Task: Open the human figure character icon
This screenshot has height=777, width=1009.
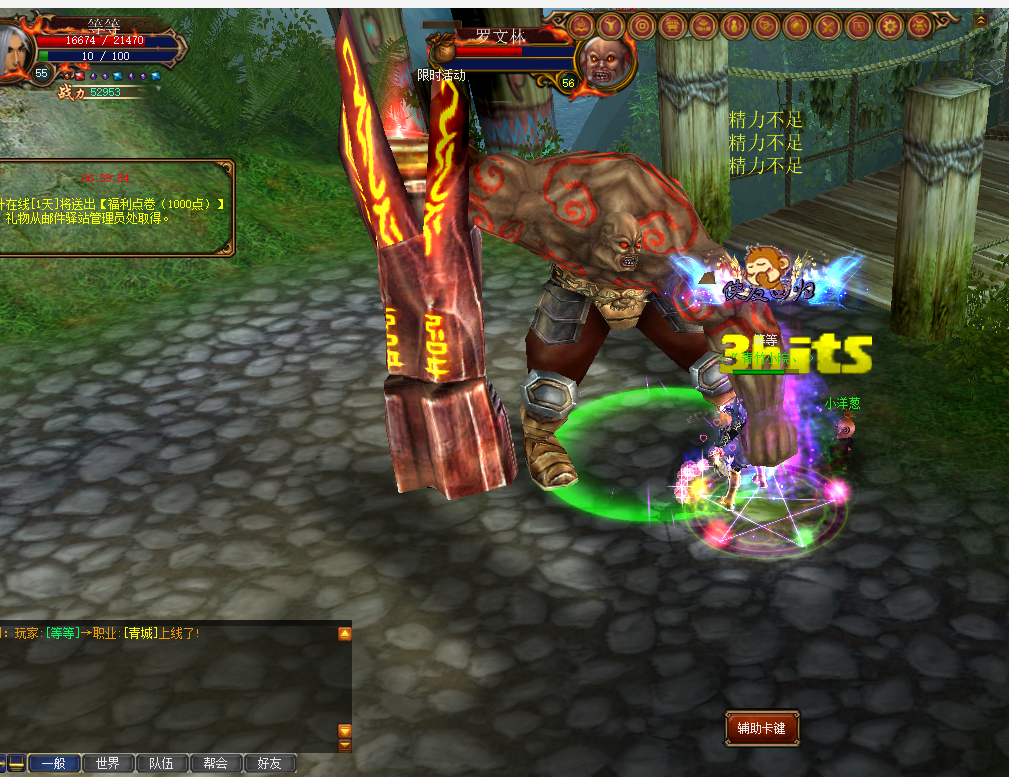Action: coord(610,26)
